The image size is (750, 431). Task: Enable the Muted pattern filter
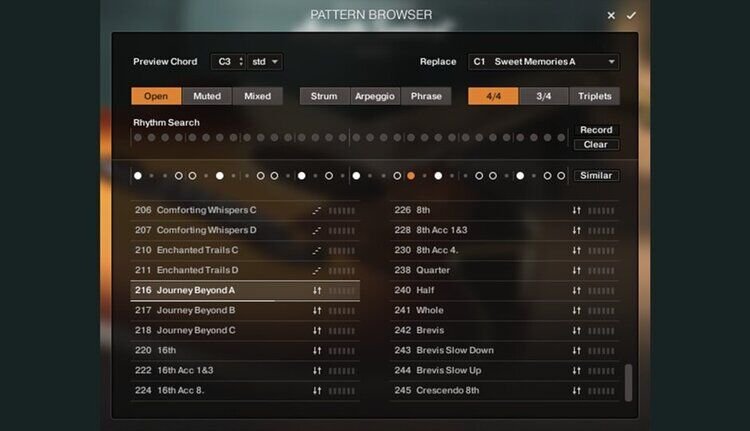click(207, 96)
